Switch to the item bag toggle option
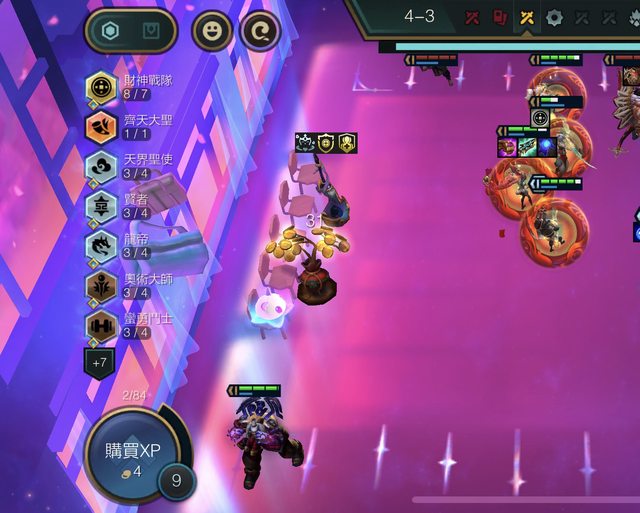This screenshot has width=640, height=513. [x=151, y=30]
